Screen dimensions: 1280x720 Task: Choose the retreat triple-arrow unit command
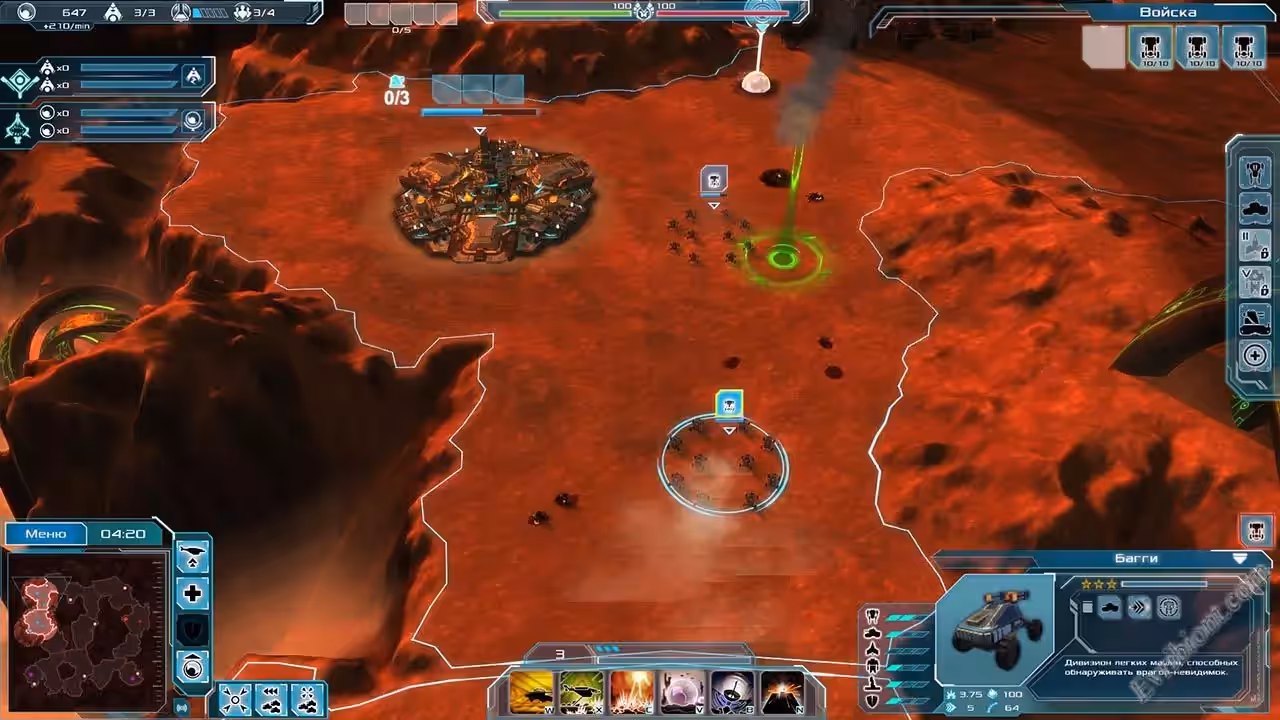tap(271, 700)
